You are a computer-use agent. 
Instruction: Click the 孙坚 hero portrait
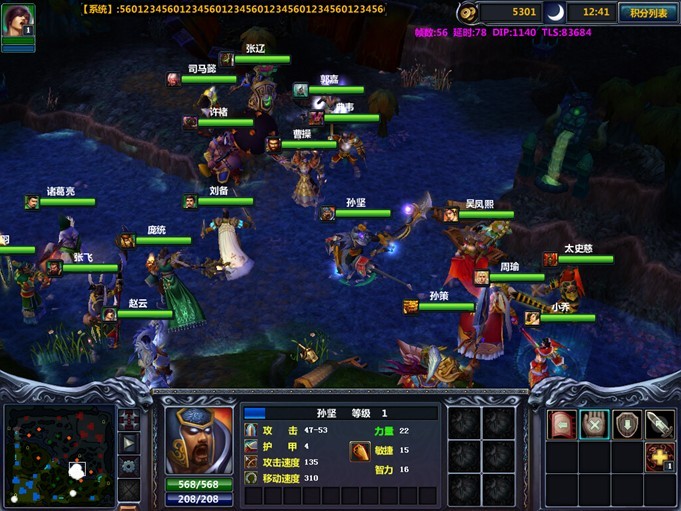pos(198,440)
